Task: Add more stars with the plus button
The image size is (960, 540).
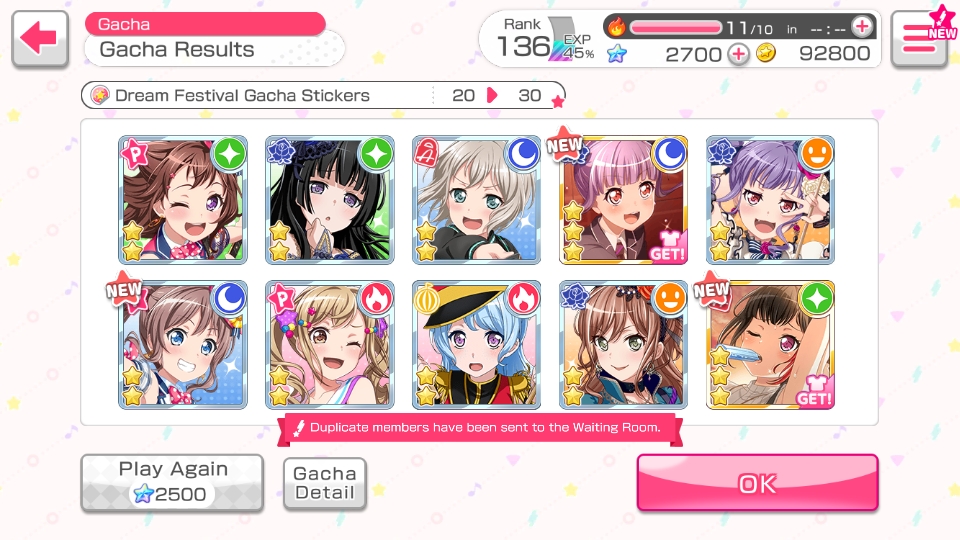Action: pyautogui.click(x=738, y=54)
